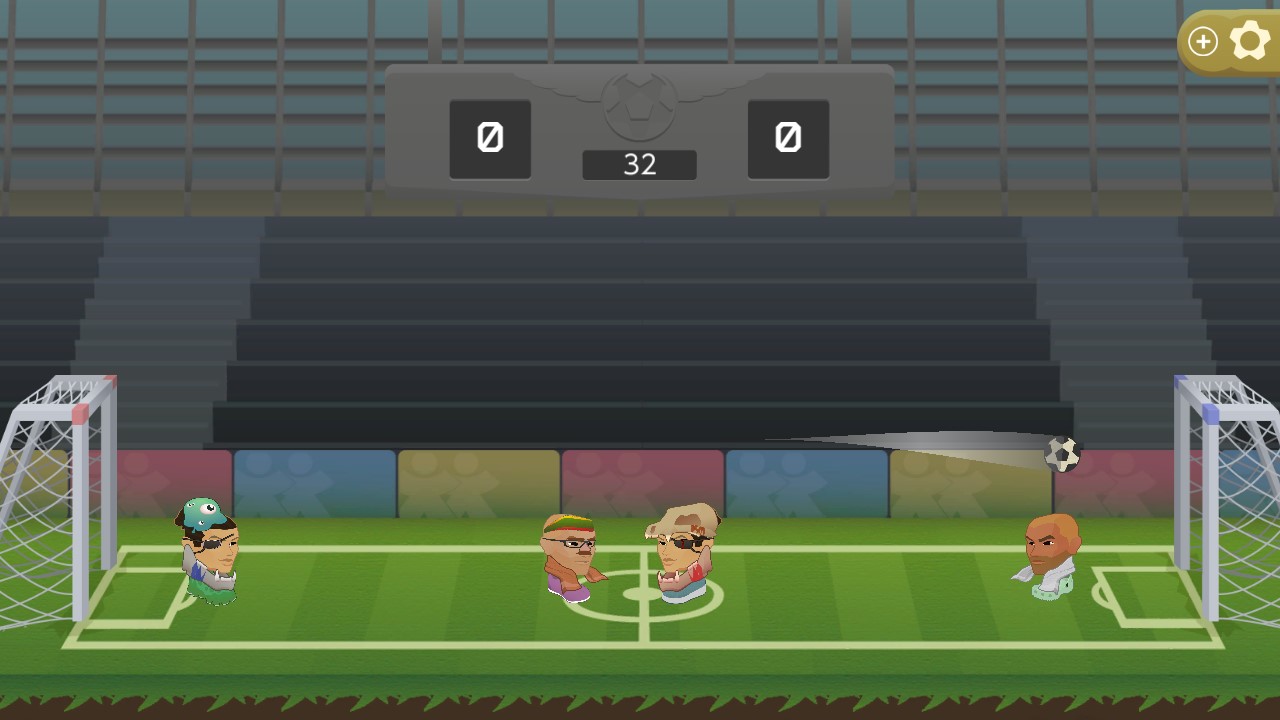This screenshot has width=1280, height=720.
Task: Click the circled plus icon
Action: click(x=1203, y=42)
